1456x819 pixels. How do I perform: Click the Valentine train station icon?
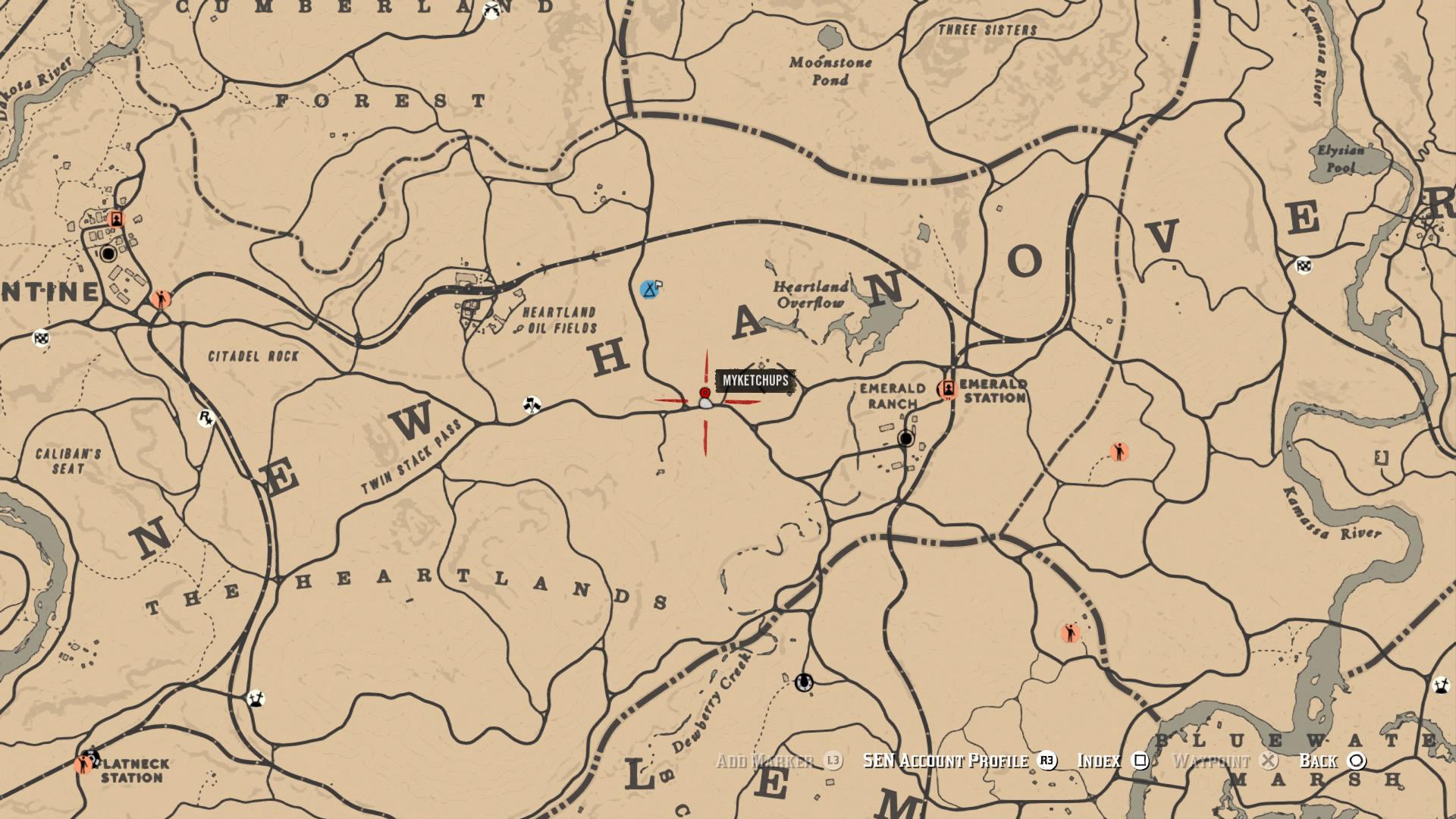[x=118, y=218]
